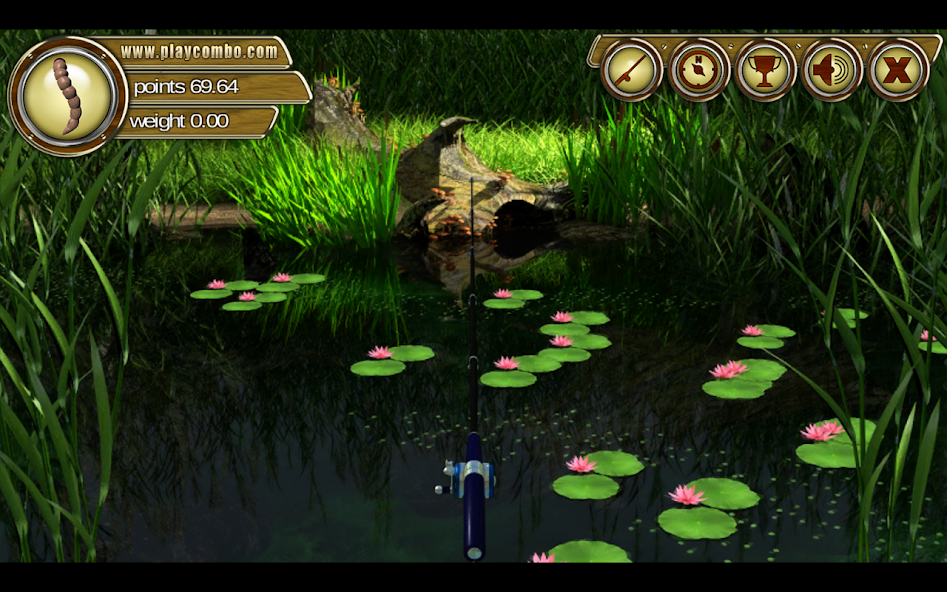Viewport: 947px width, 592px height.
Task: Show the trophy achievements
Action: tap(766, 70)
